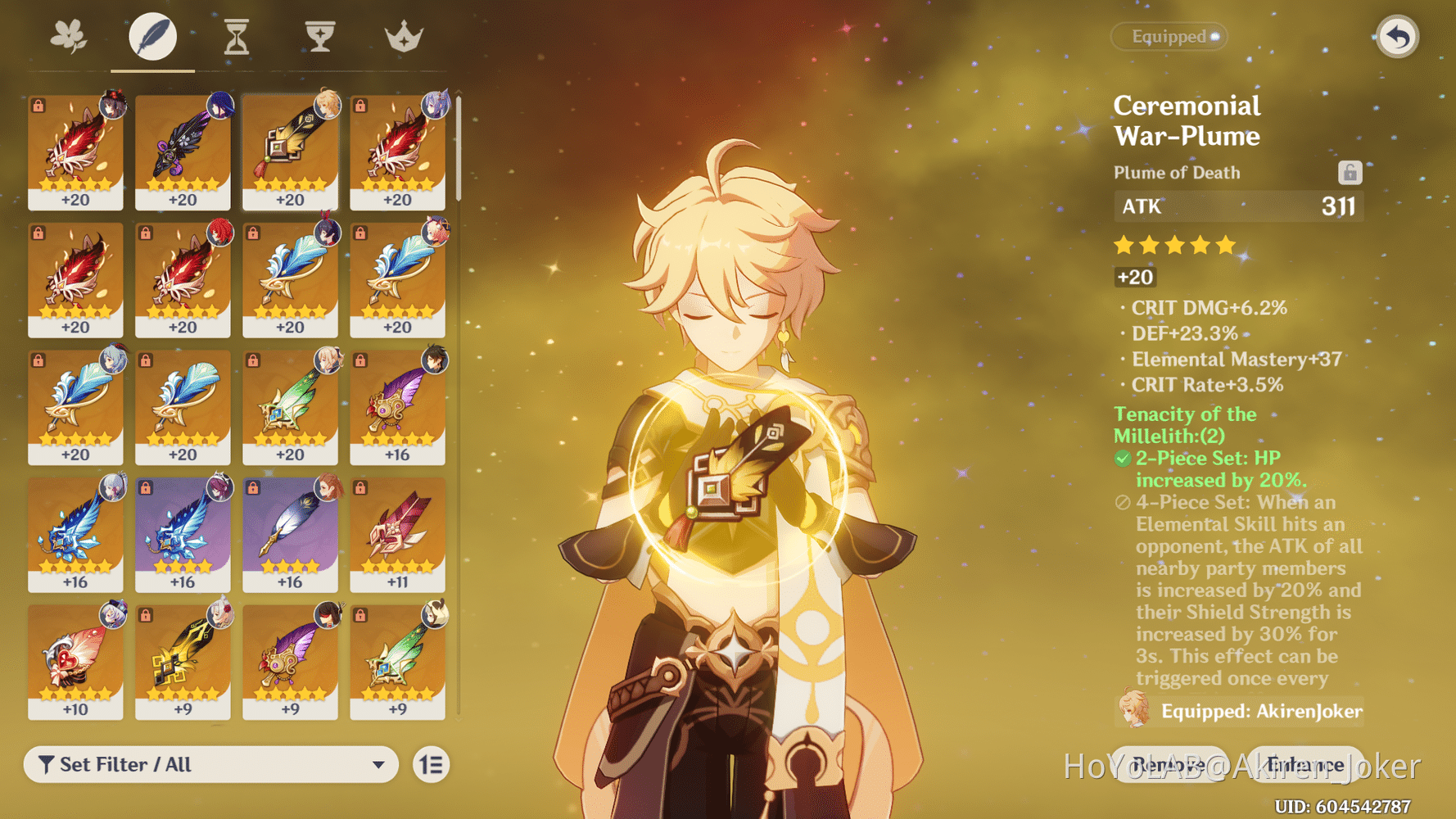Select the Goblet of Eonothem category icon
The height and width of the screenshot is (819, 1456).
(x=319, y=36)
